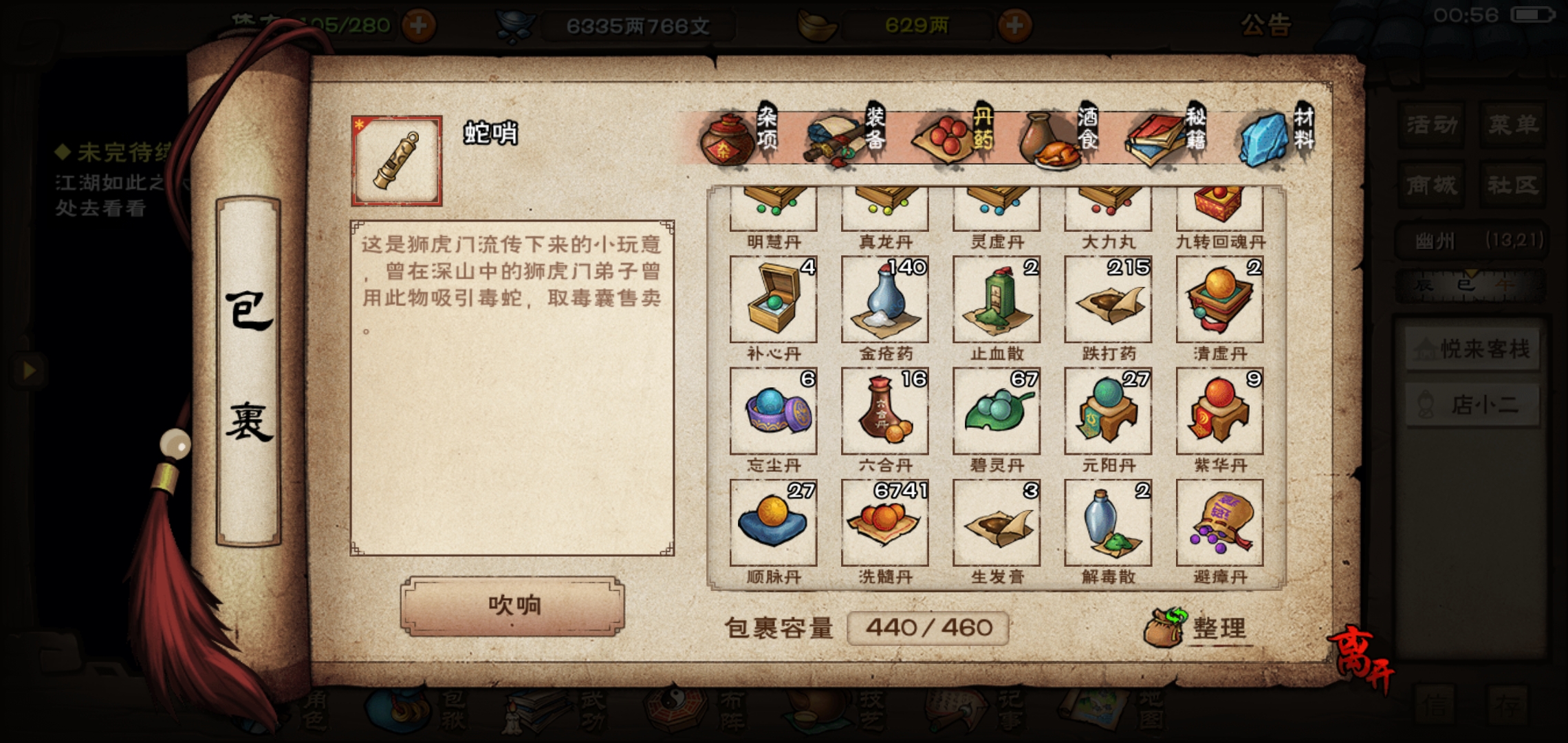The image size is (1568, 743).
Task: Pick the 跌打药 slot
Action: 1107,300
